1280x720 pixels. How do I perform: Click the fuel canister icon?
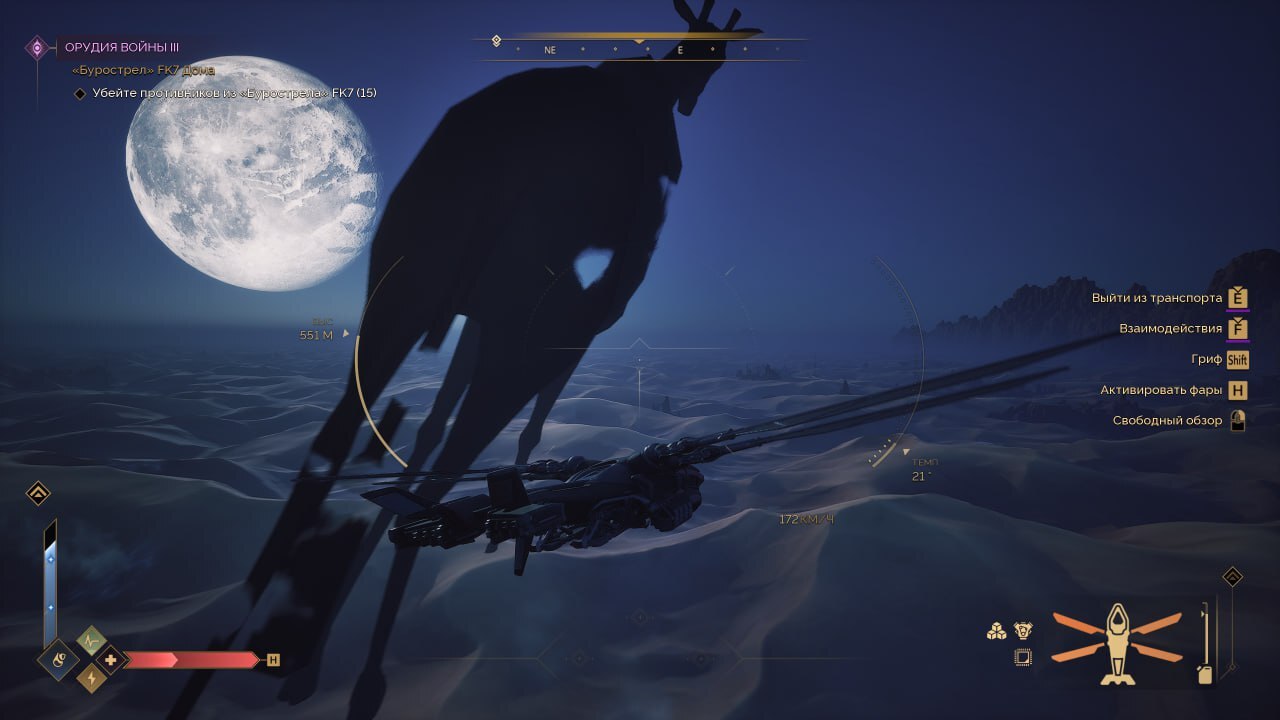[1206, 672]
